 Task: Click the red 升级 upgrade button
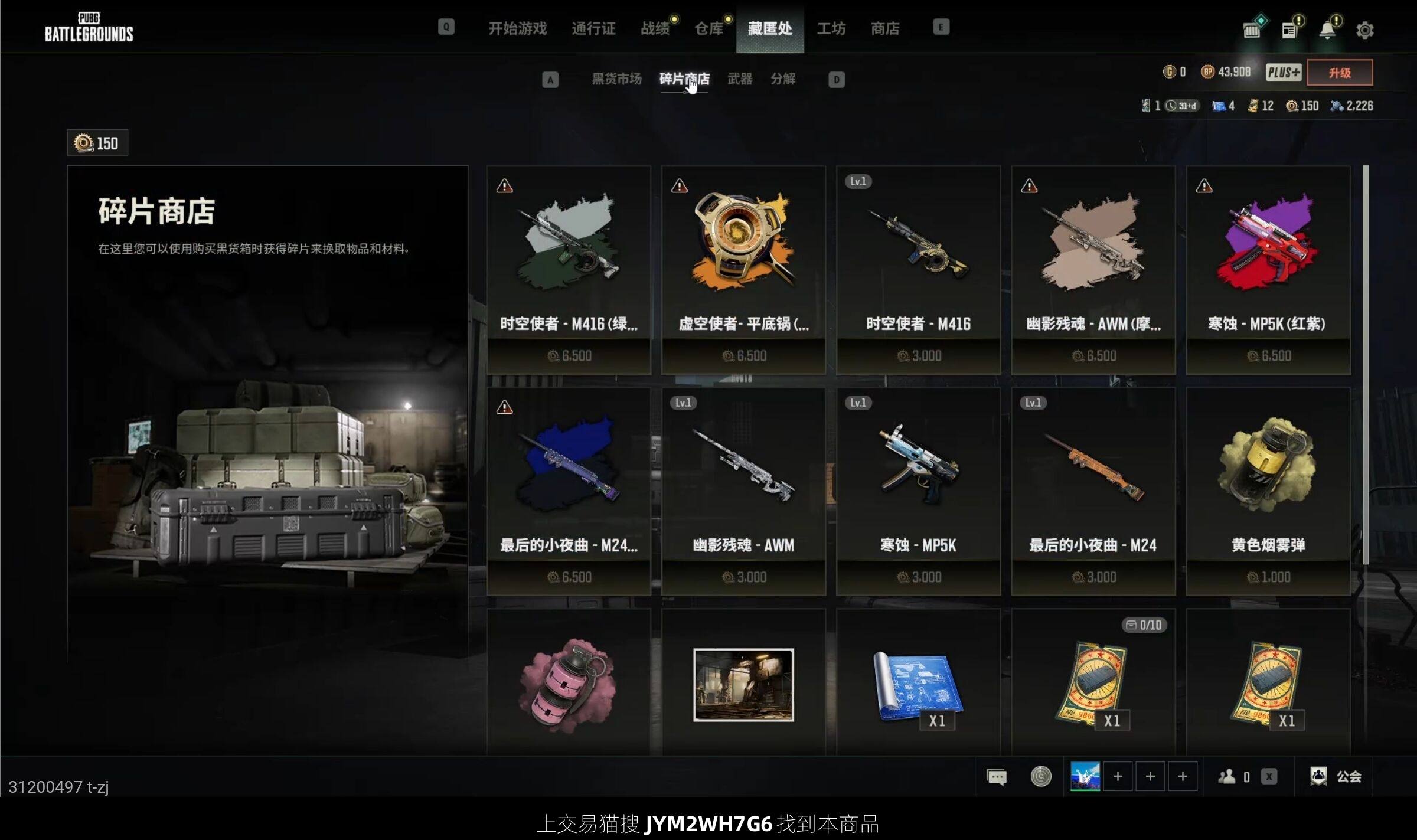click(x=1340, y=73)
